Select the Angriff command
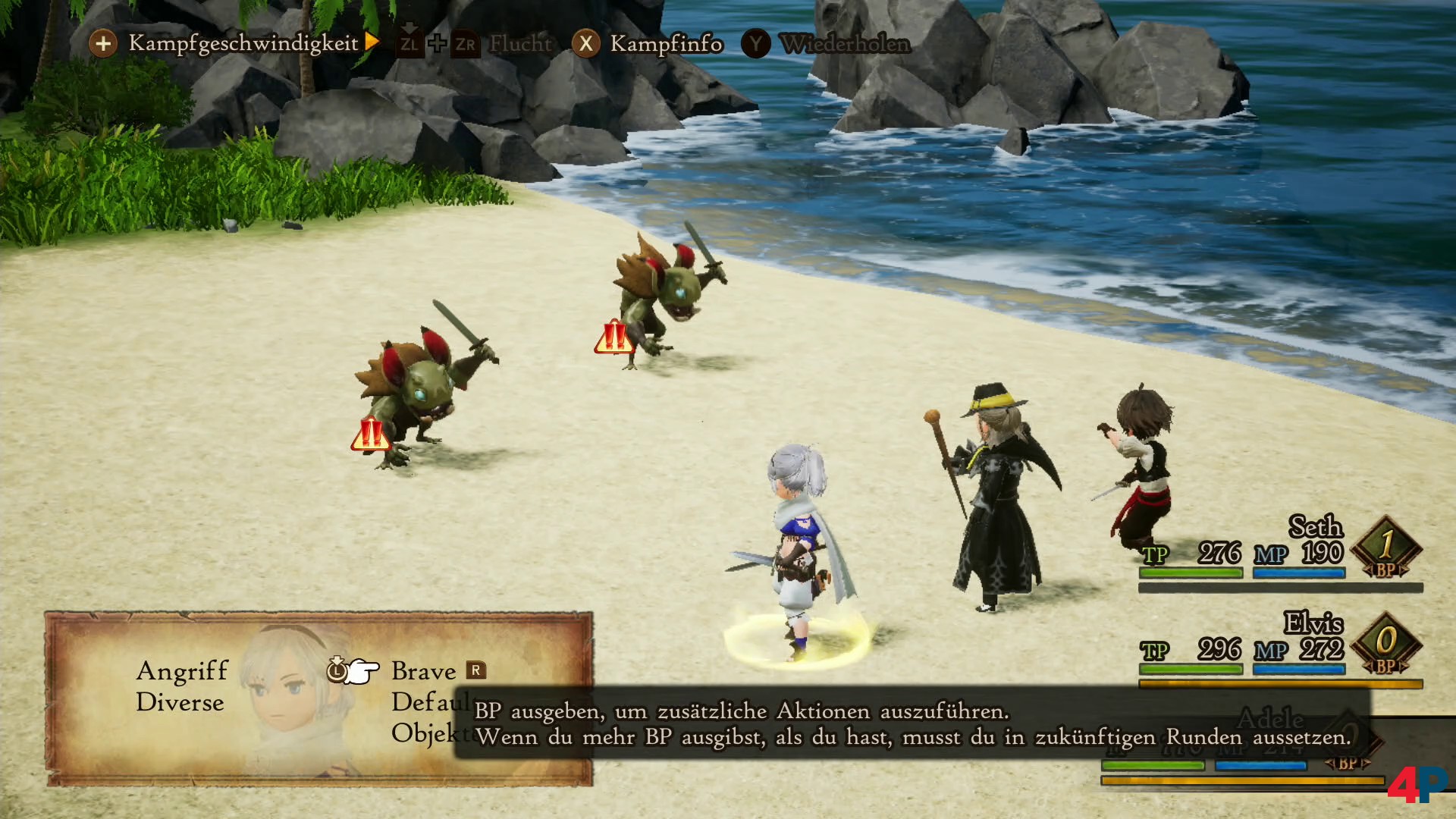Screen dimensions: 1456x819 (182, 670)
